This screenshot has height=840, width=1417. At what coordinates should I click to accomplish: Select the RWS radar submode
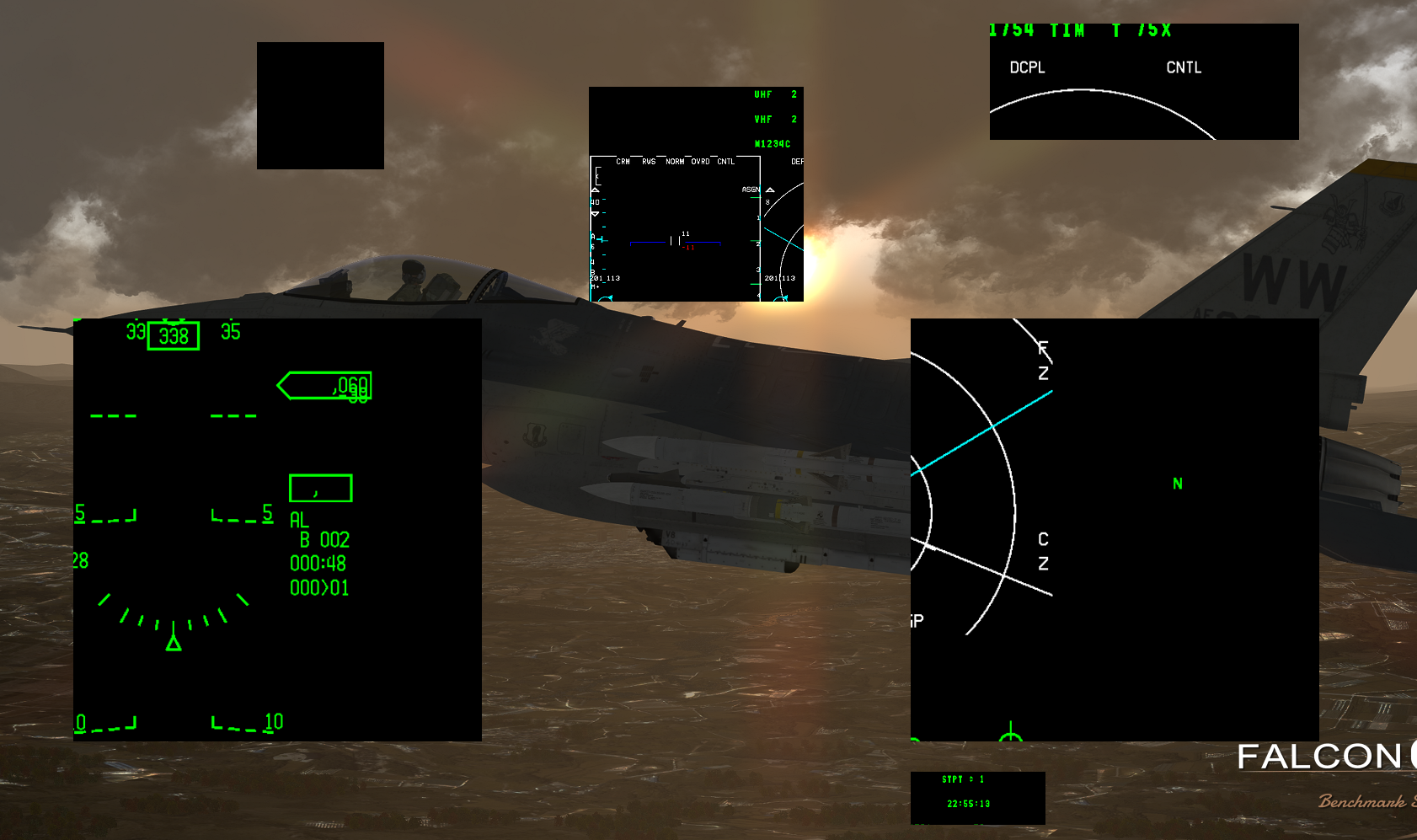click(649, 162)
